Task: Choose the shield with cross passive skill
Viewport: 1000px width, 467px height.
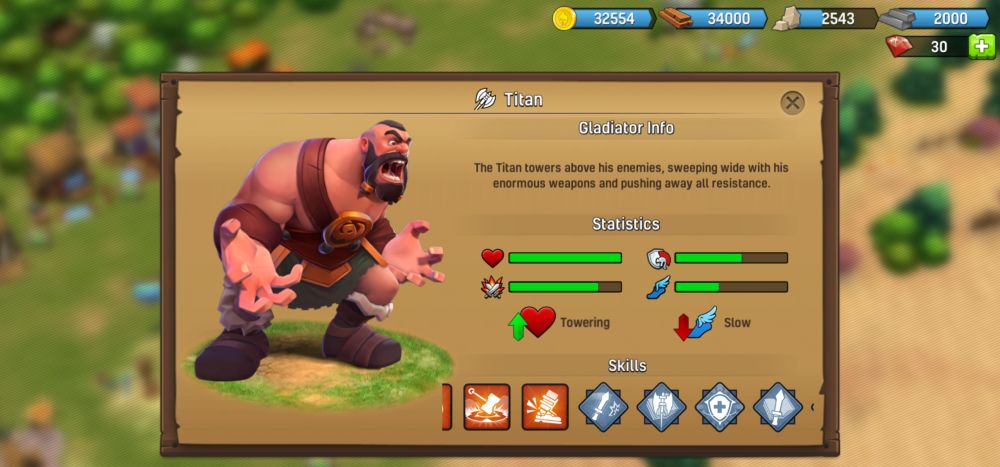Action: (x=719, y=406)
